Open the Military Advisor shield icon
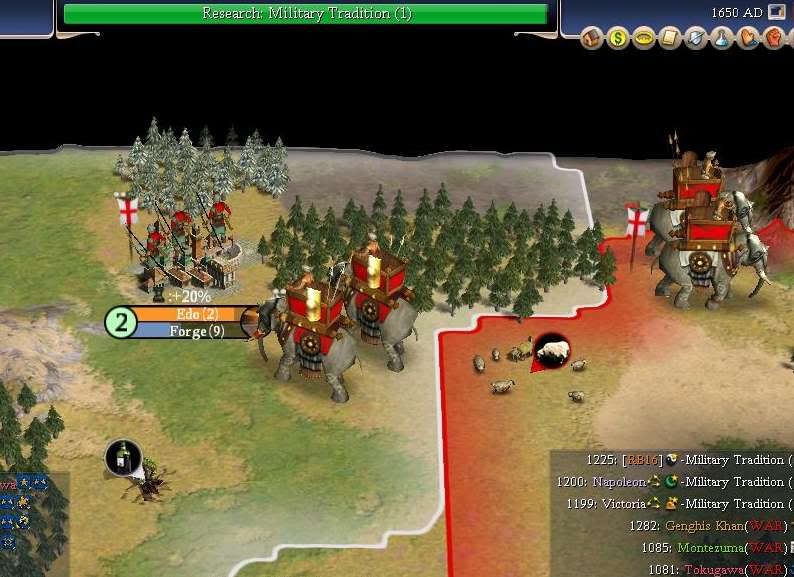This screenshot has height=577, width=794. coord(696,39)
